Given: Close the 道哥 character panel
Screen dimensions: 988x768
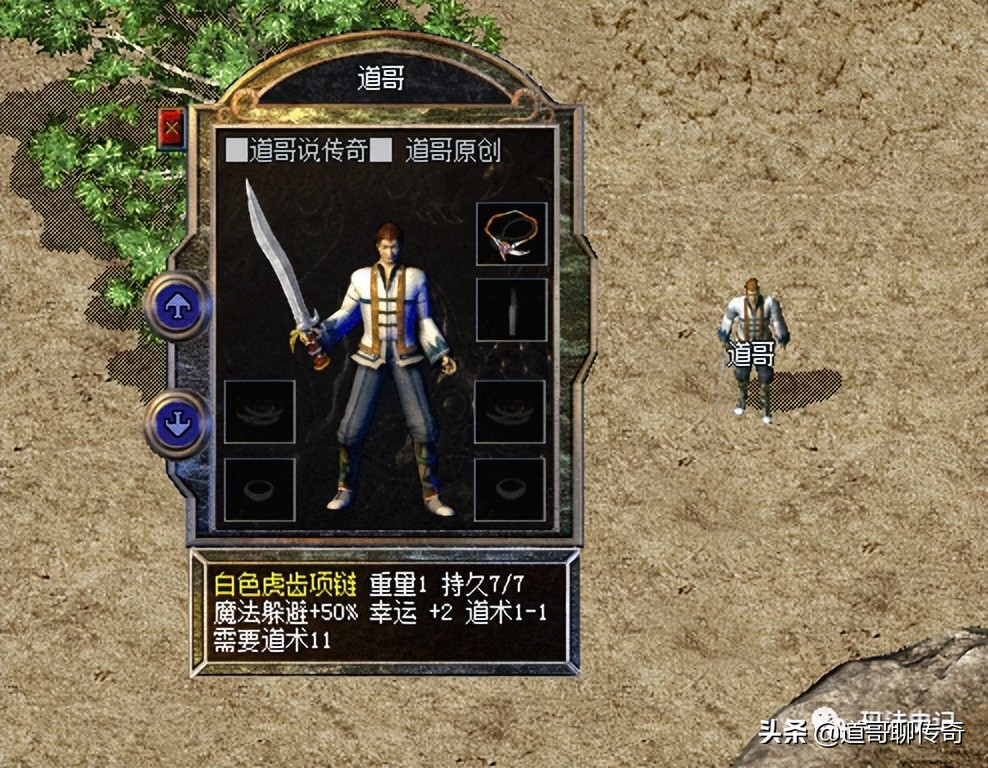Looking at the screenshot, I should coord(172,128).
